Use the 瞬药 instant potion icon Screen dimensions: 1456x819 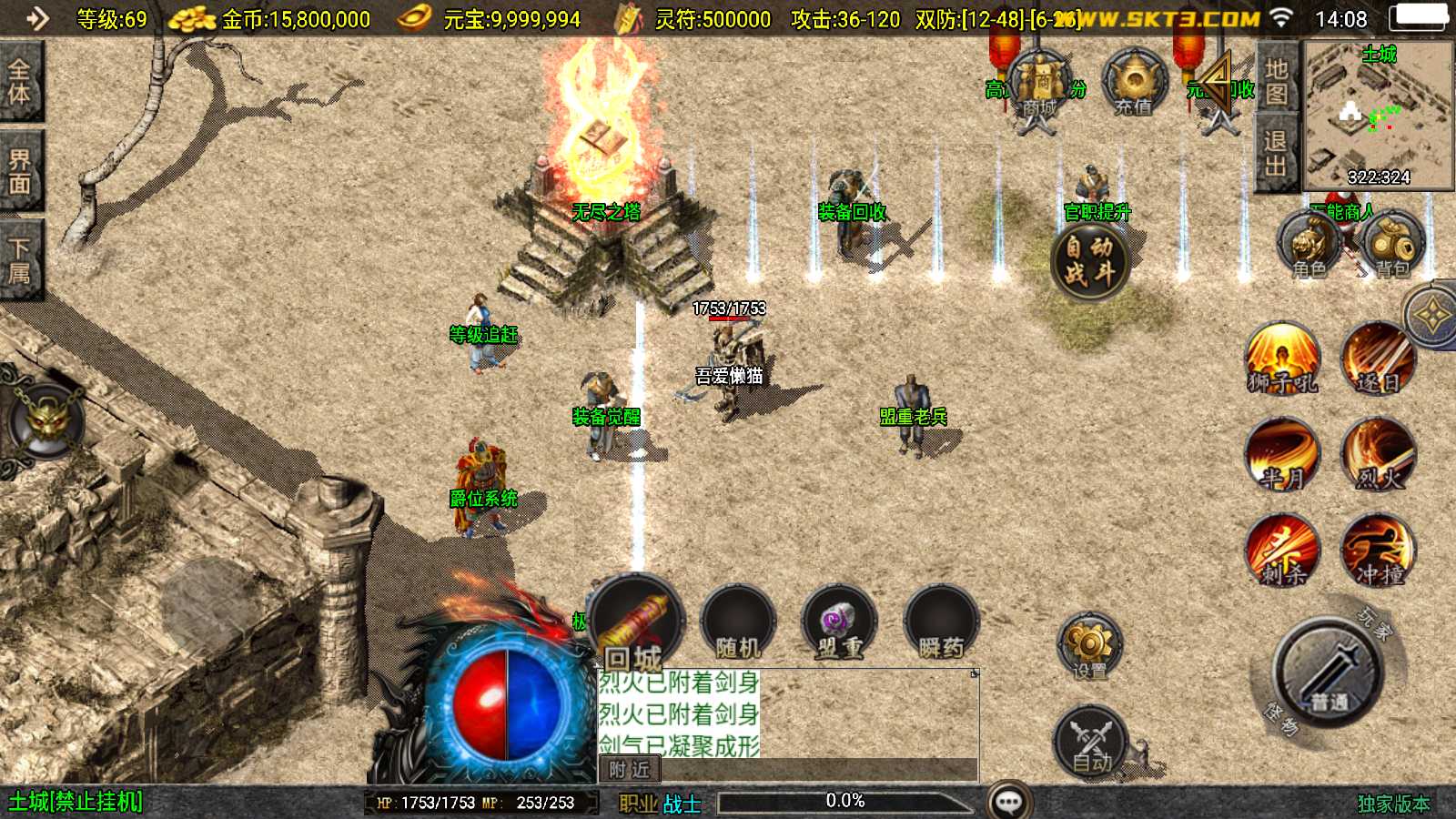click(940, 622)
